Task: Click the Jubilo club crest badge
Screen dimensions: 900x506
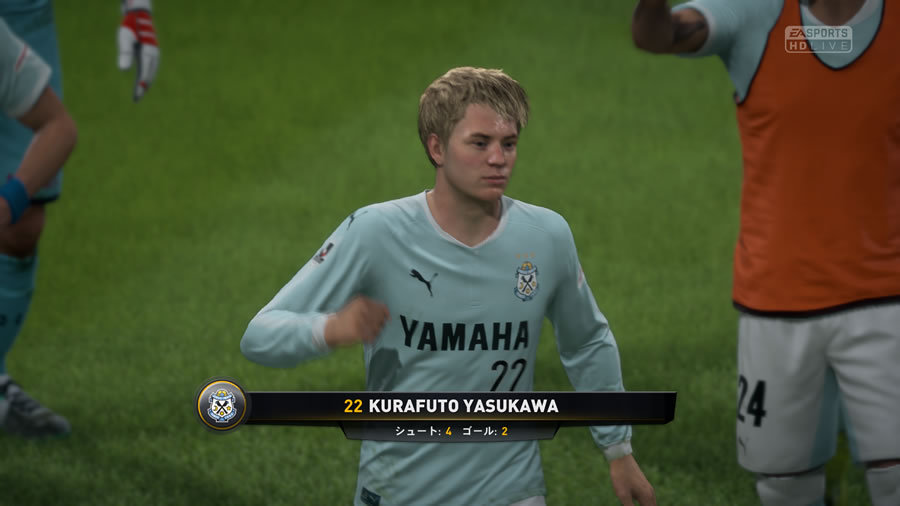Action: click(x=221, y=405)
